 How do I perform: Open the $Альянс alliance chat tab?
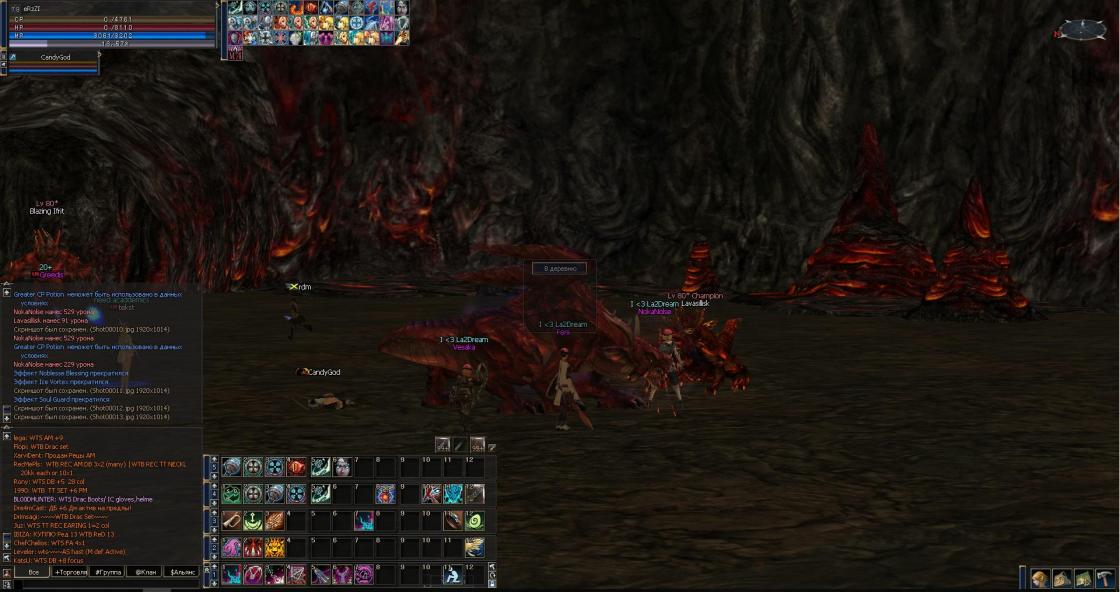[x=182, y=572]
